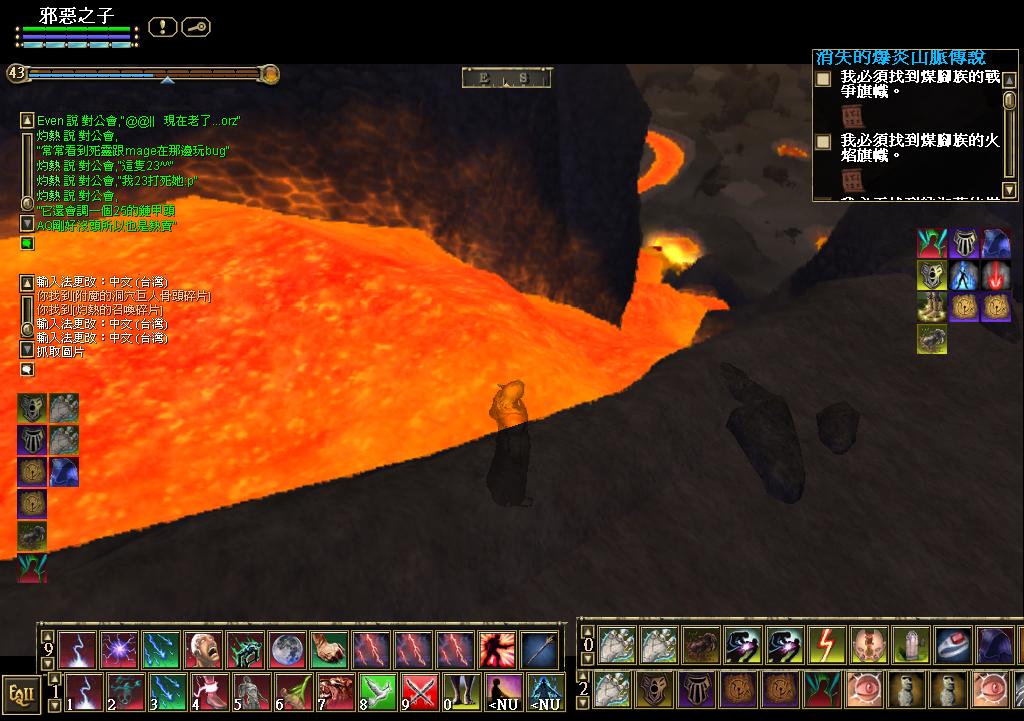Click the key icon beside player name
The image size is (1024, 721).
(x=196, y=27)
